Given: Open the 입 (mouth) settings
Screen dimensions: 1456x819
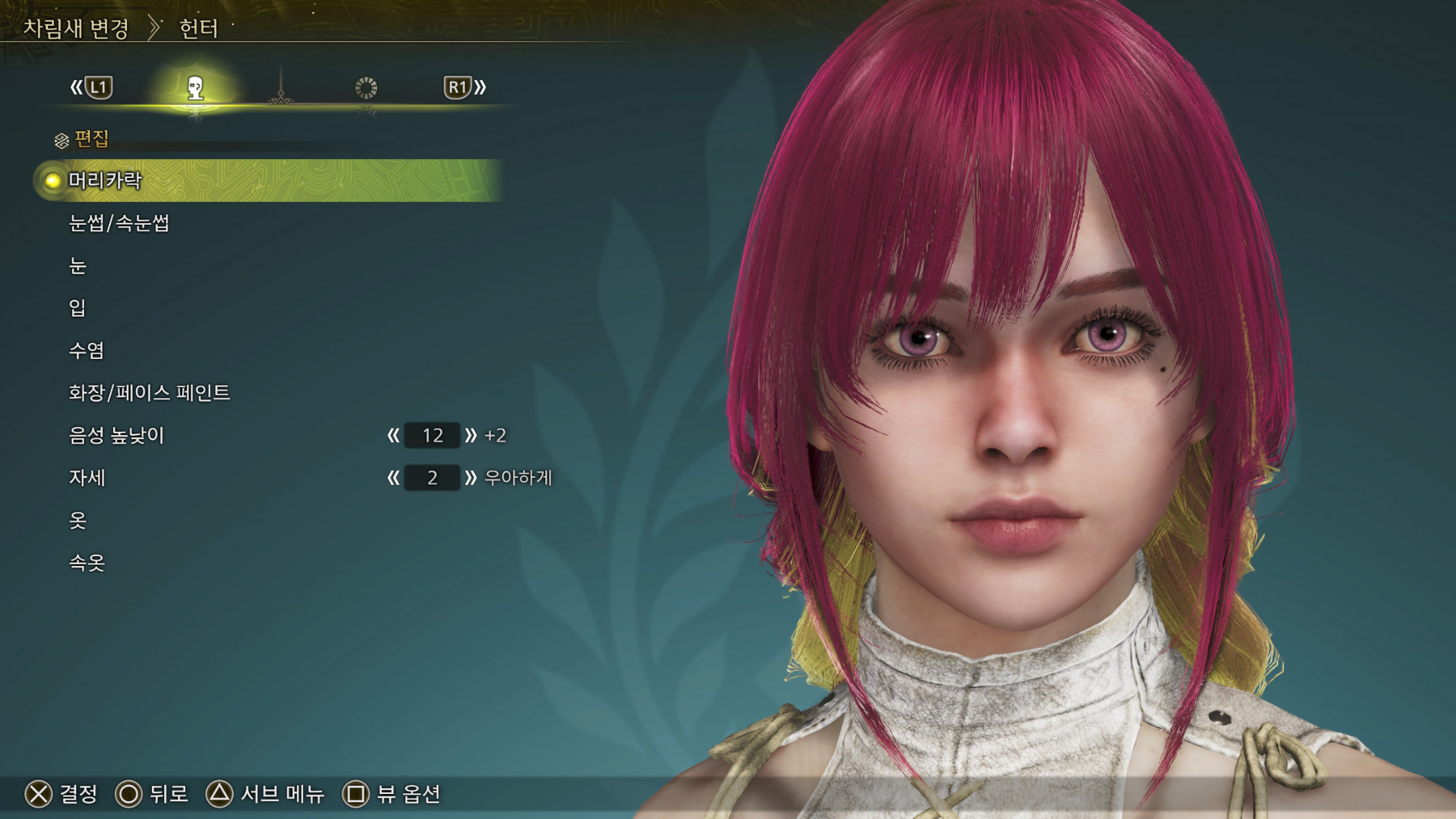Looking at the screenshot, I should click(x=78, y=308).
